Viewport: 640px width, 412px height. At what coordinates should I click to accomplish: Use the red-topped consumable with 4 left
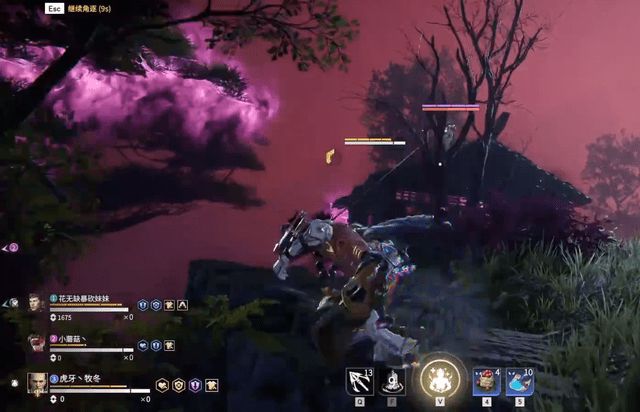pyautogui.click(x=486, y=381)
